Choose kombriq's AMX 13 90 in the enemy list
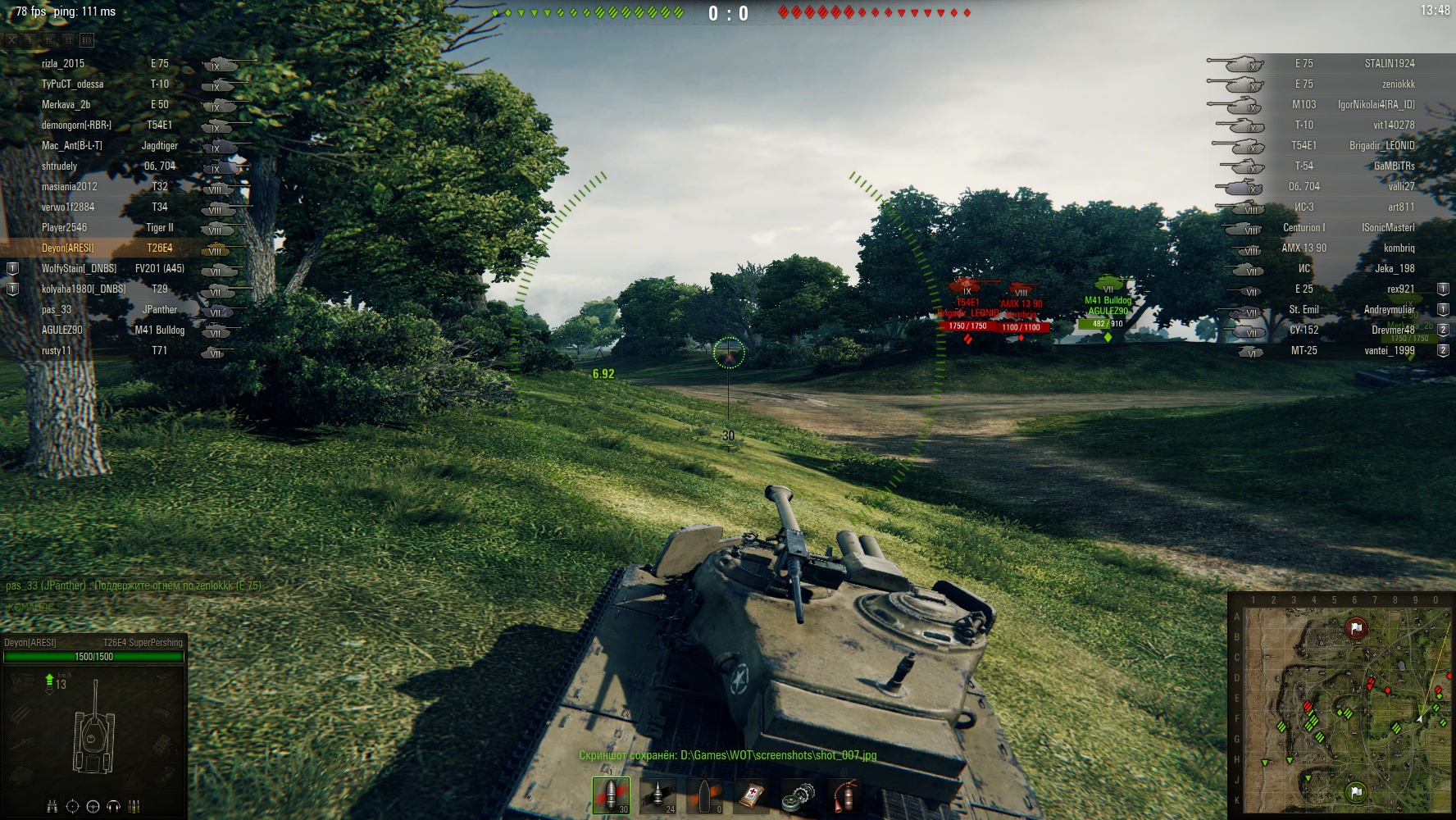 [x=1345, y=248]
